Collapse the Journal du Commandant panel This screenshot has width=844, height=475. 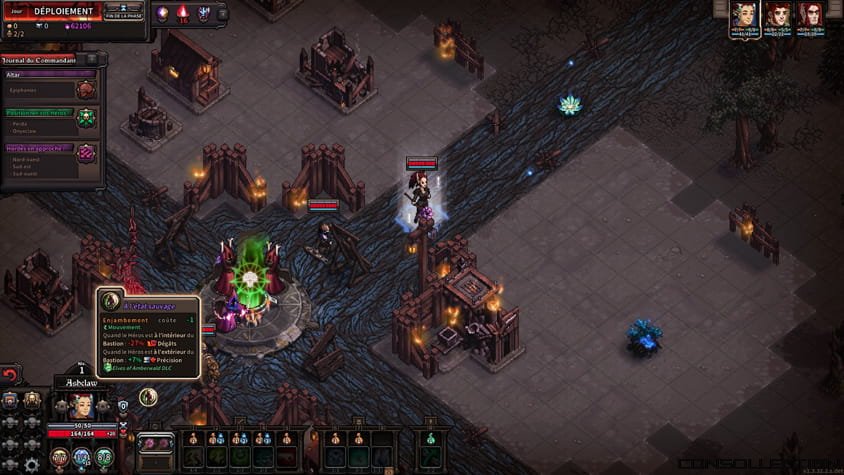click(93, 59)
